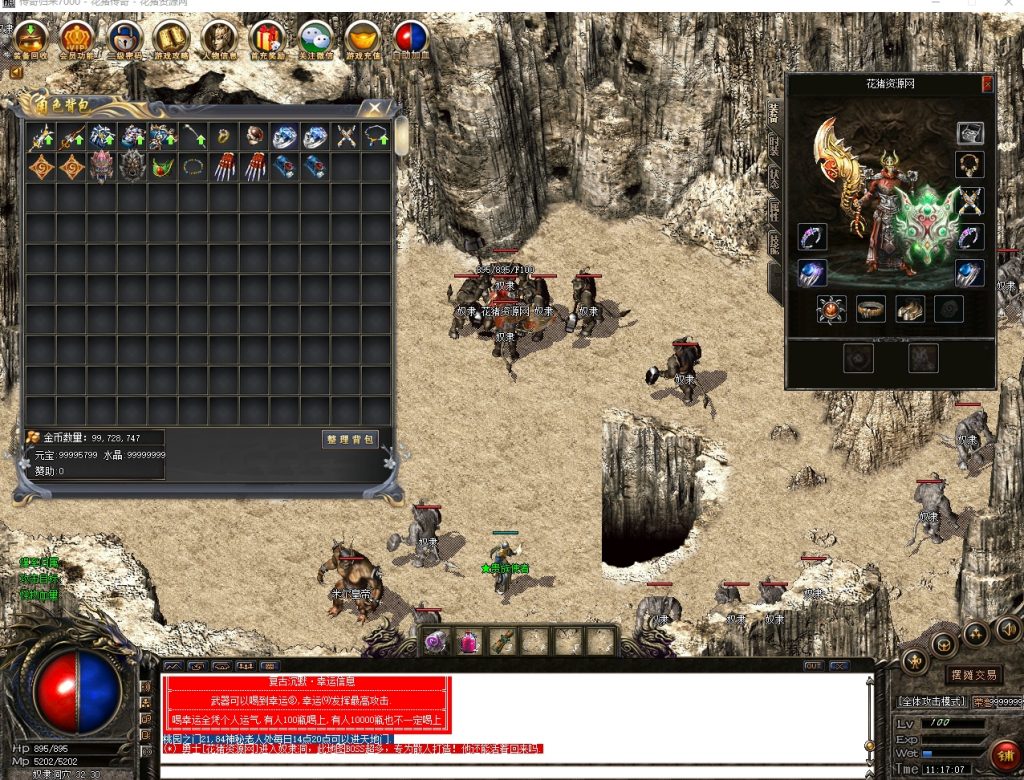Toggle the 自动加血 auto-heal orb
Viewport: 1024px width, 780px height.
[x=410, y=38]
